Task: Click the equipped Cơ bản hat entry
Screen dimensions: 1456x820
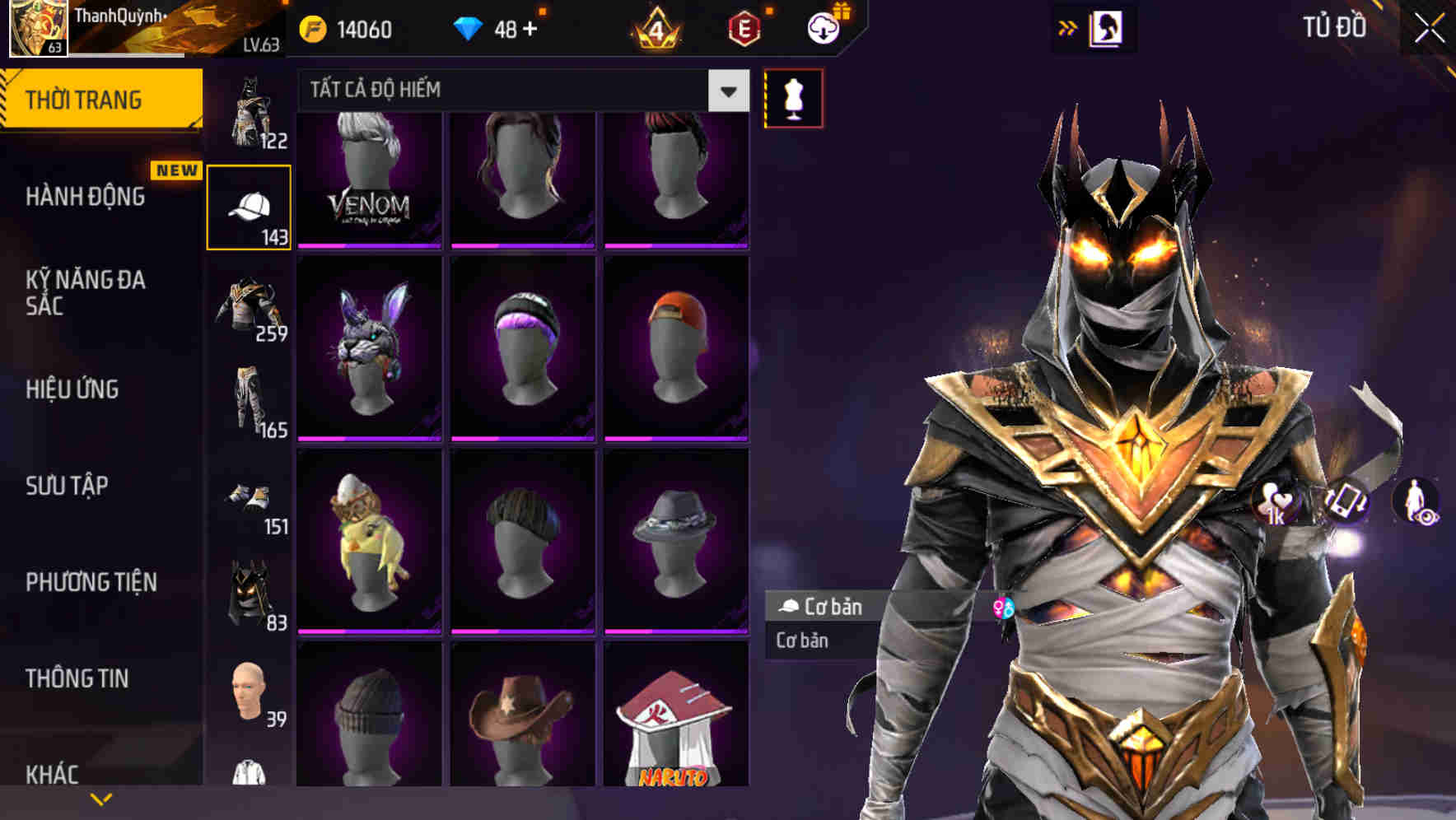Action: (824, 608)
